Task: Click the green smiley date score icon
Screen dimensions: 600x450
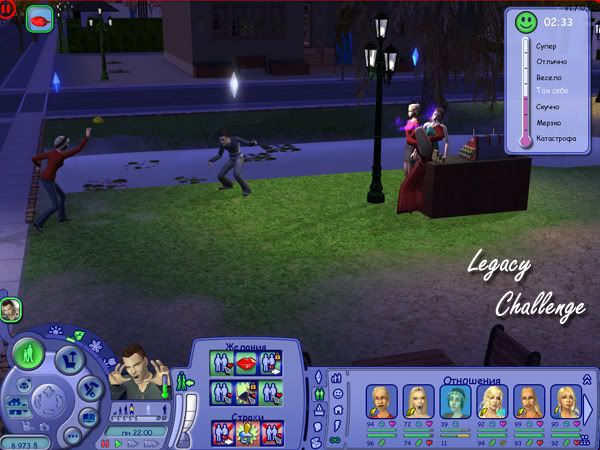Action: (525, 21)
